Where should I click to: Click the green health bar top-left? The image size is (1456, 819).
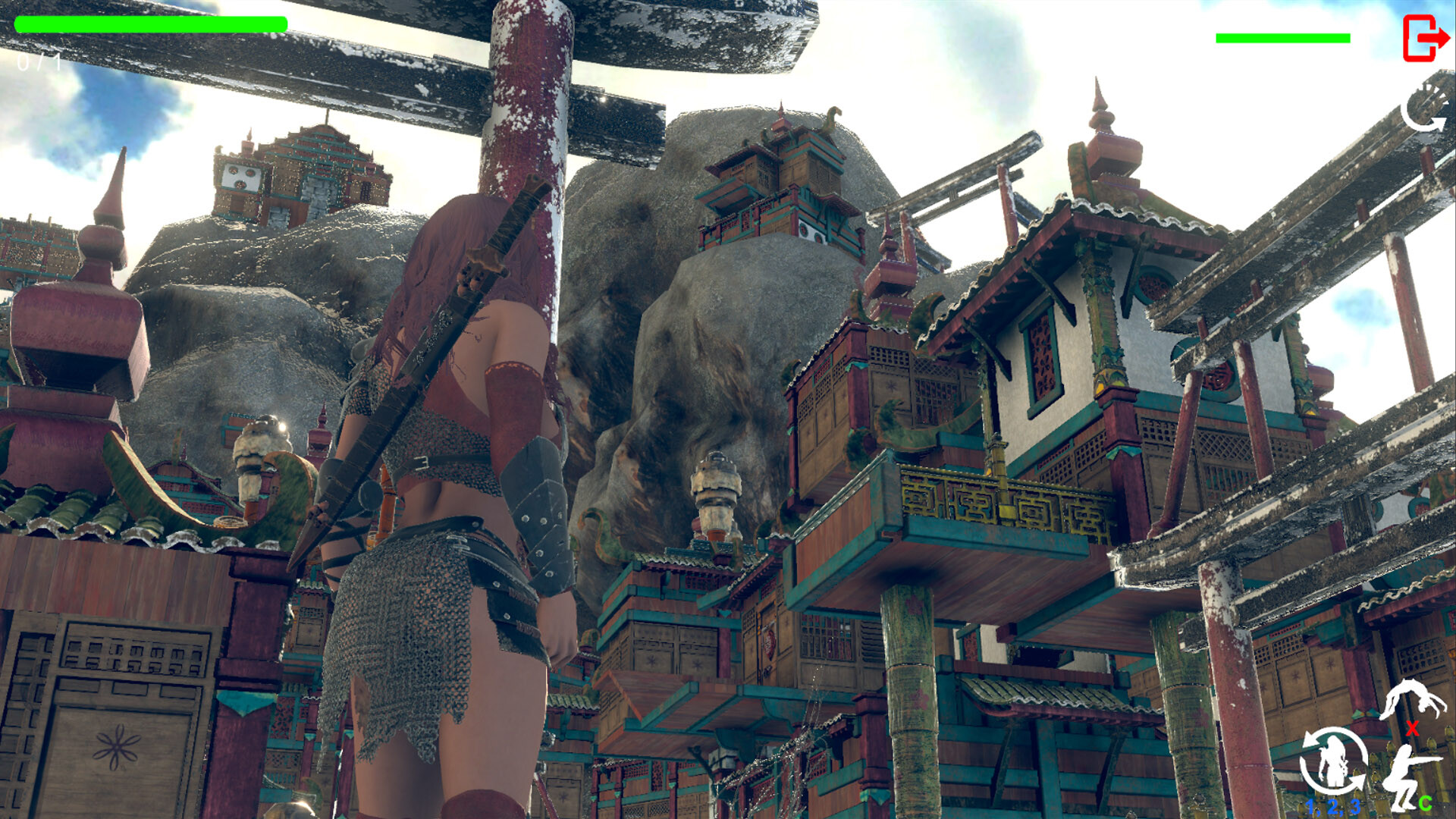point(152,25)
